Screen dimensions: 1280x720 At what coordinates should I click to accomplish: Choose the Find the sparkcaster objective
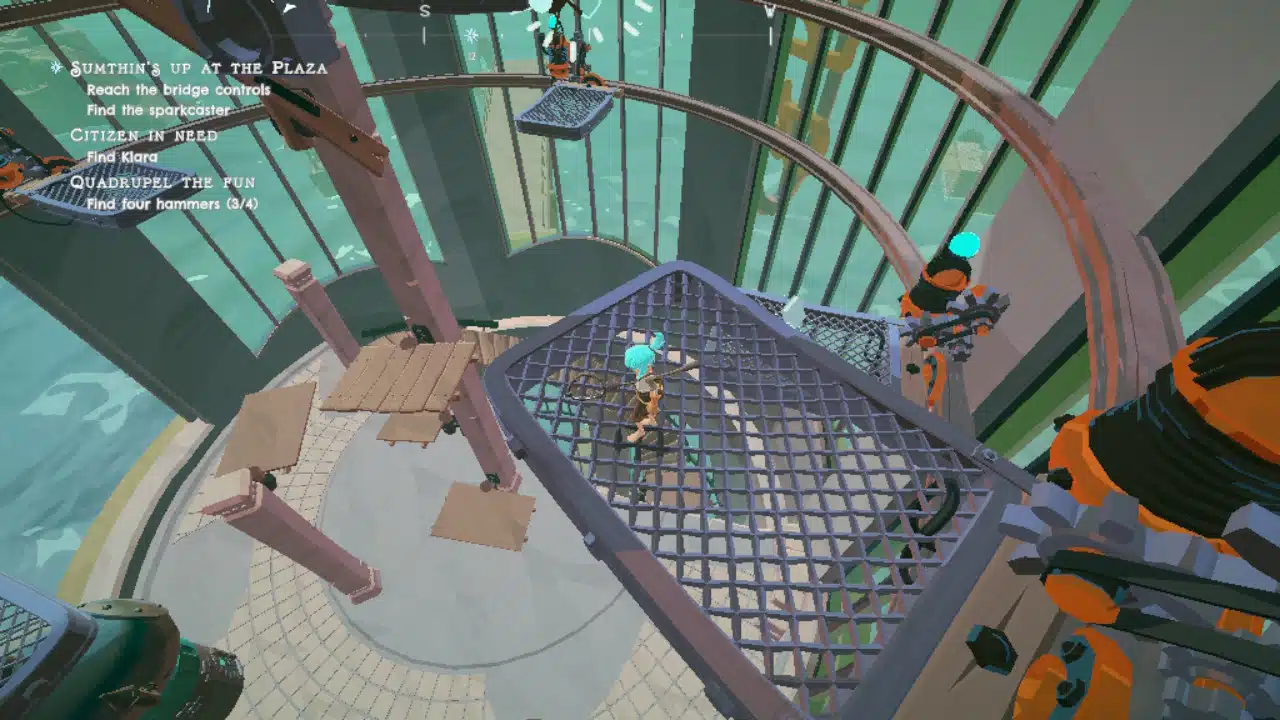pyautogui.click(x=158, y=110)
